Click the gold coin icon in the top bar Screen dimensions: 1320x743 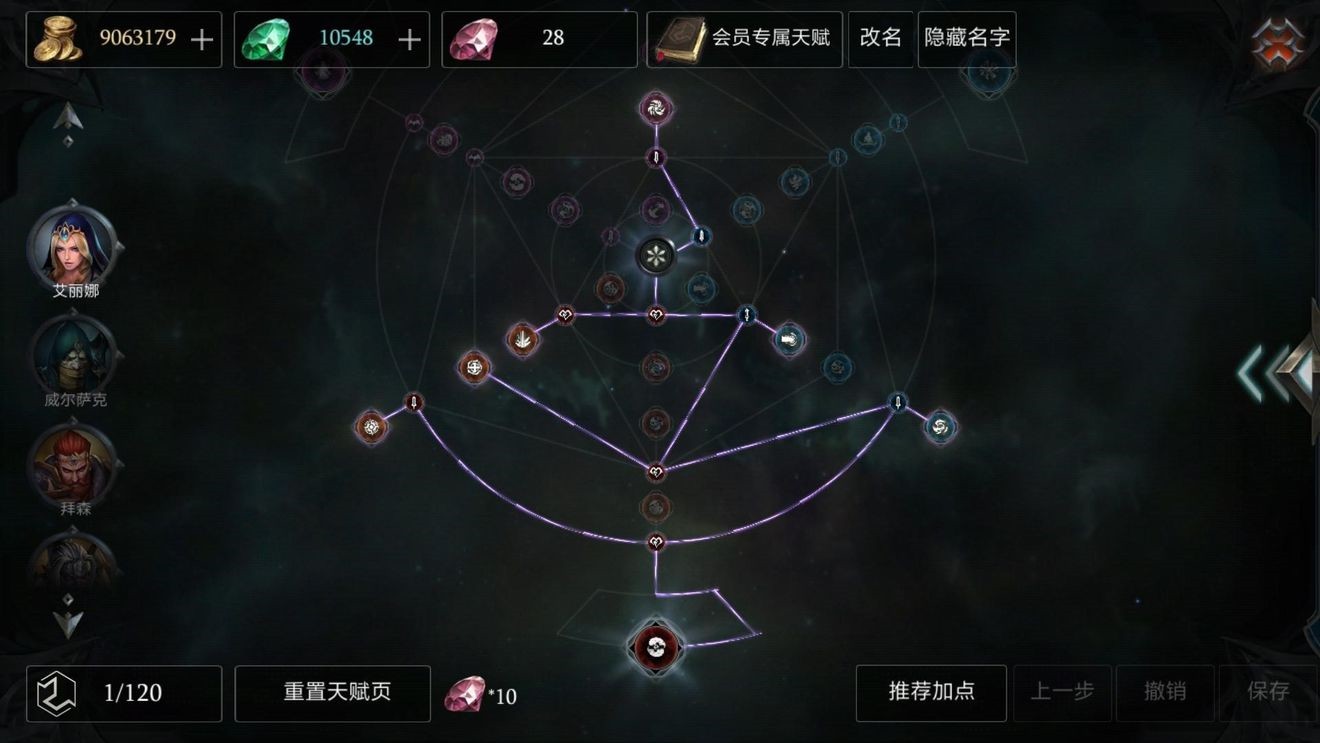coord(57,38)
